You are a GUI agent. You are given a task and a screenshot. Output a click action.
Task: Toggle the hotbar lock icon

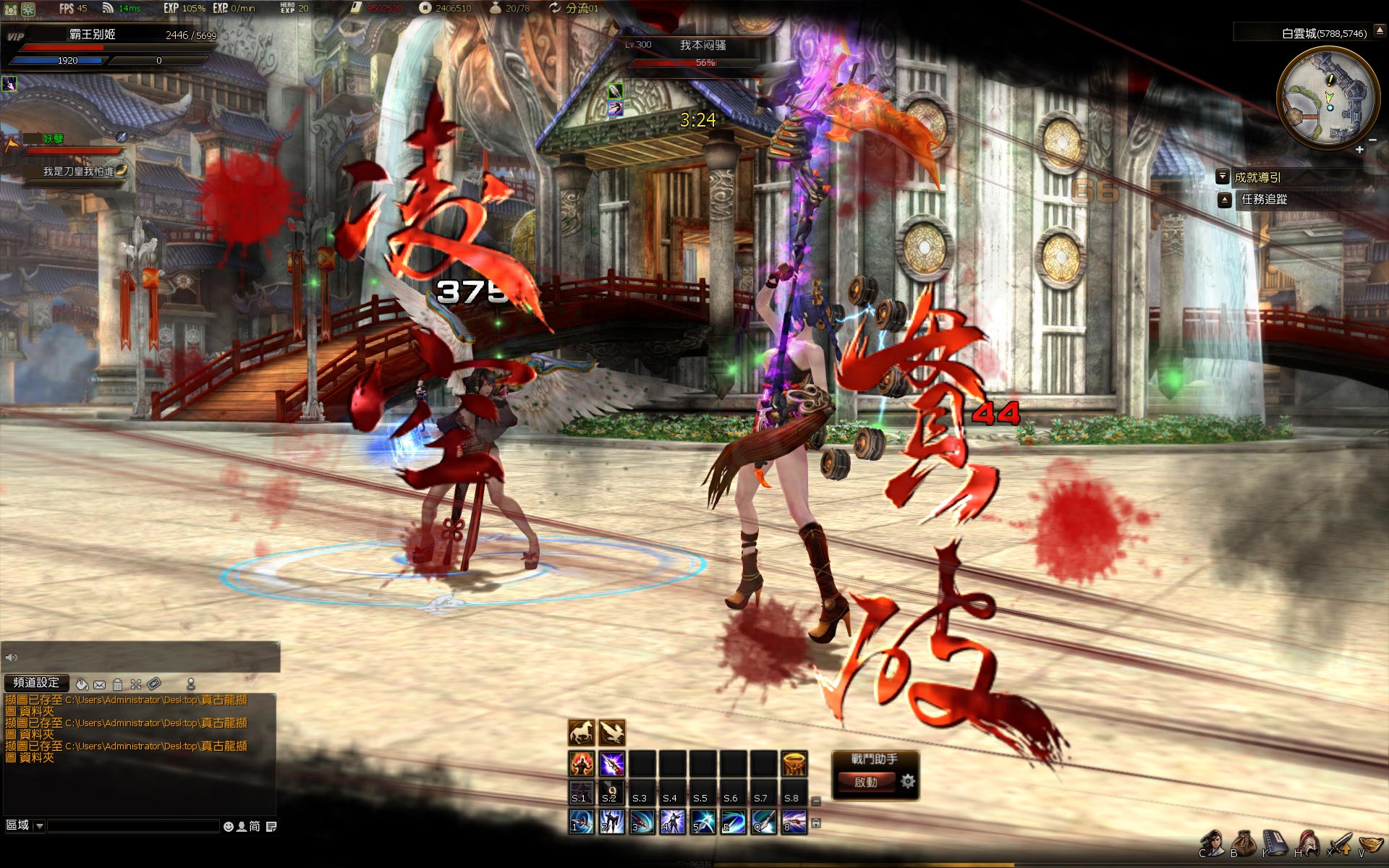[816, 823]
